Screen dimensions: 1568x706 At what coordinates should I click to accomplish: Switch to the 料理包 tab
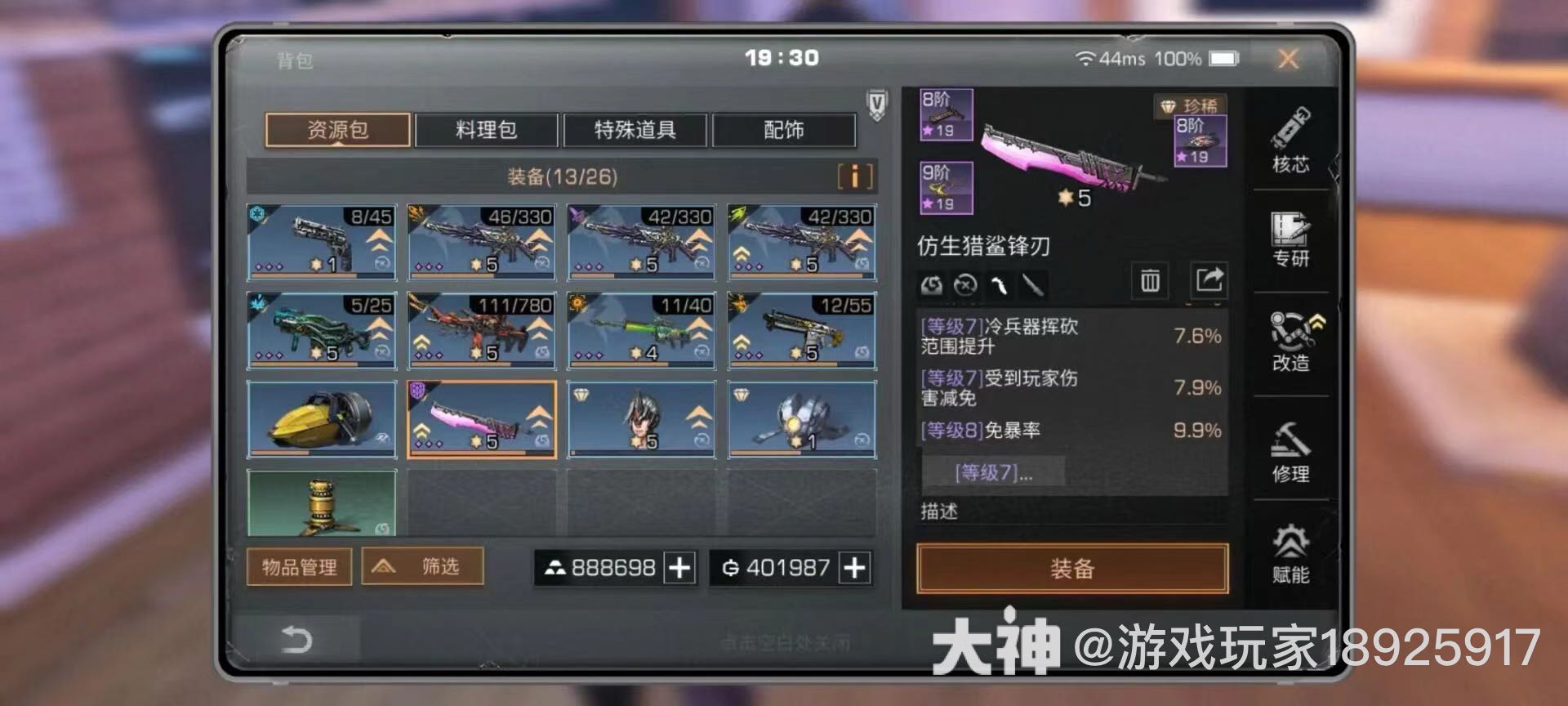pyautogui.click(x=487, y=130)
